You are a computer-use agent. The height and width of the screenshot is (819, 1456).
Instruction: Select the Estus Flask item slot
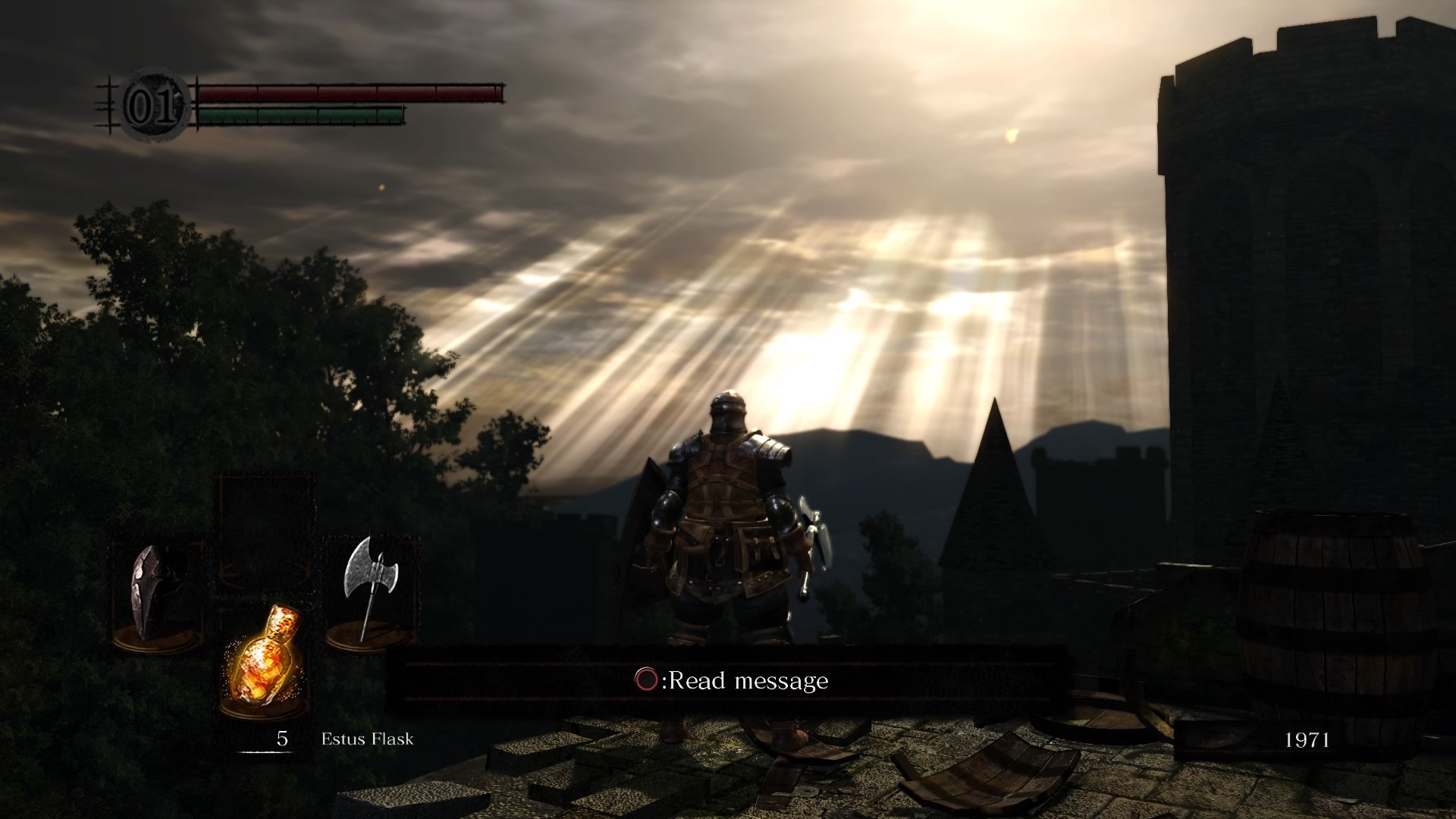coord(265,656)
